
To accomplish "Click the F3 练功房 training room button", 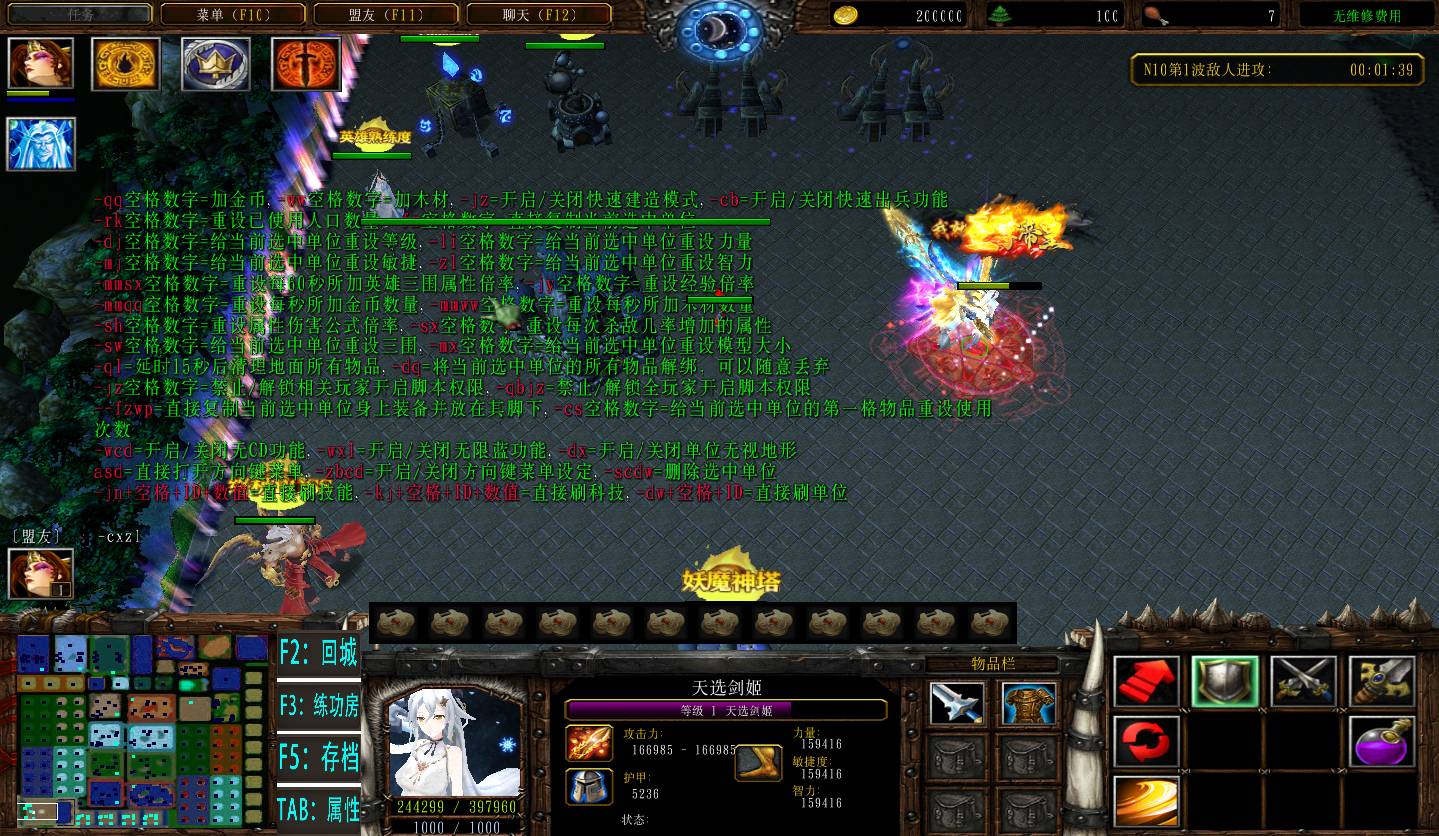I will 318,706.
